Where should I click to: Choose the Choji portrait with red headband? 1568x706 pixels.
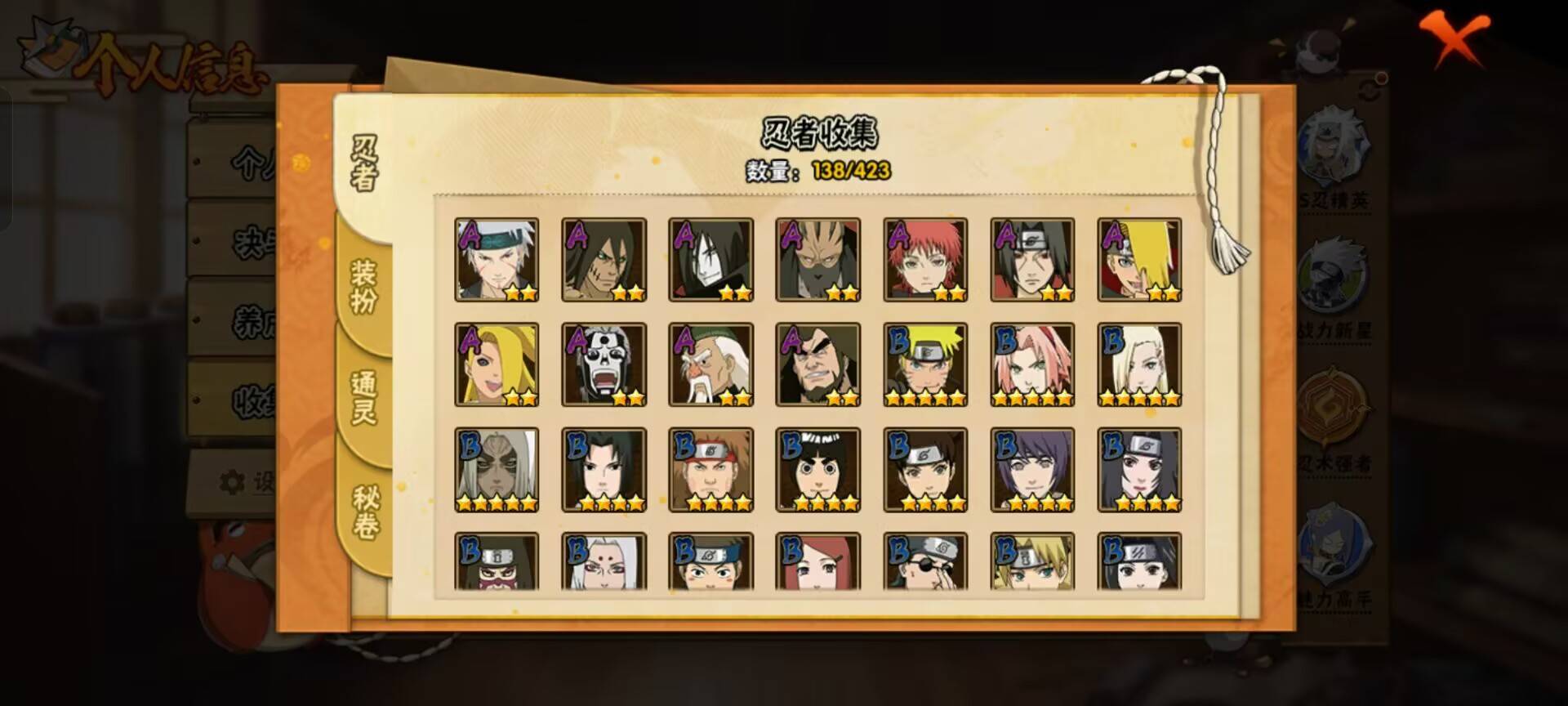coord(710,470)
